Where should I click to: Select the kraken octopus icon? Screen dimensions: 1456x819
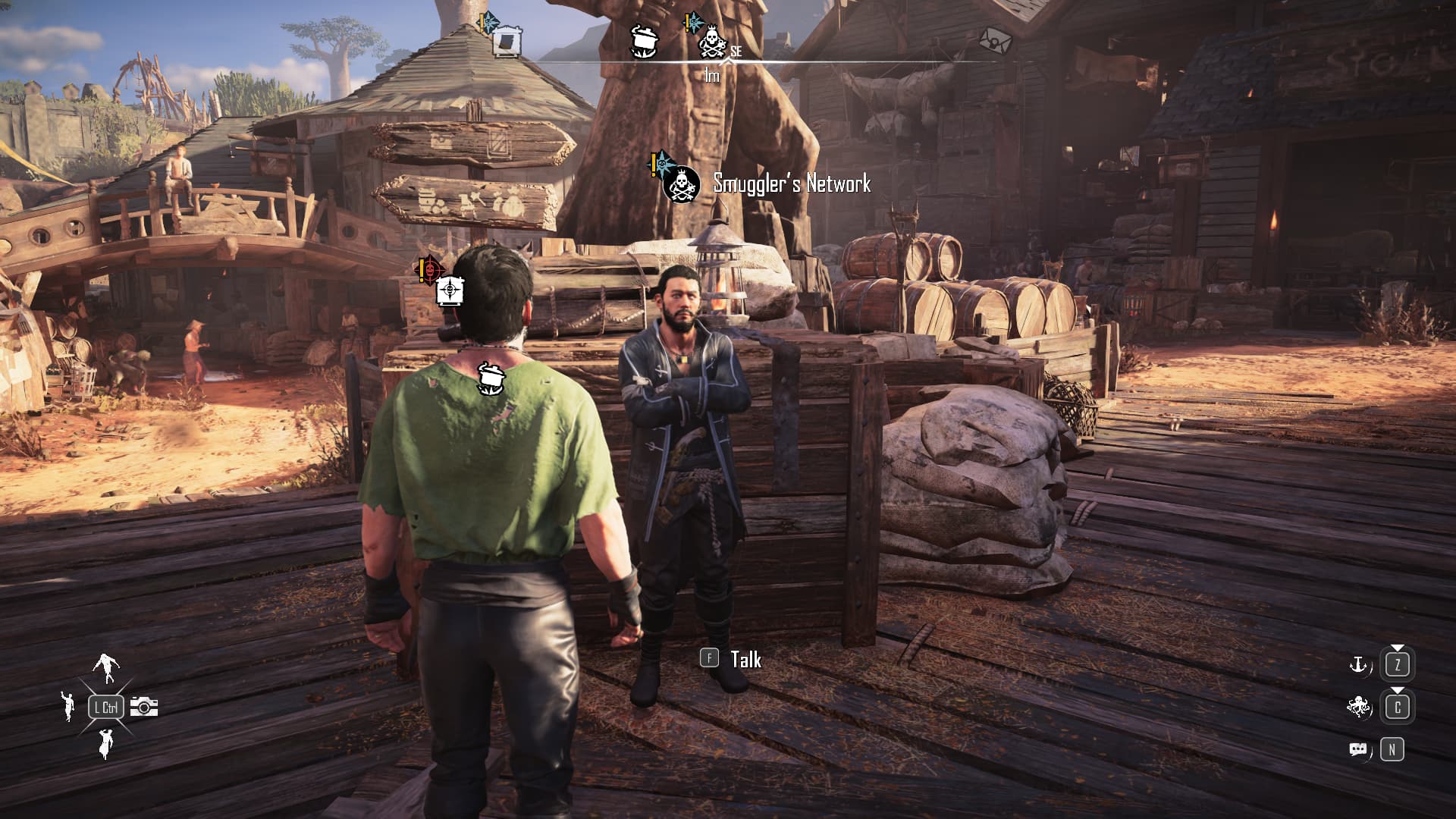[1357, 707]
